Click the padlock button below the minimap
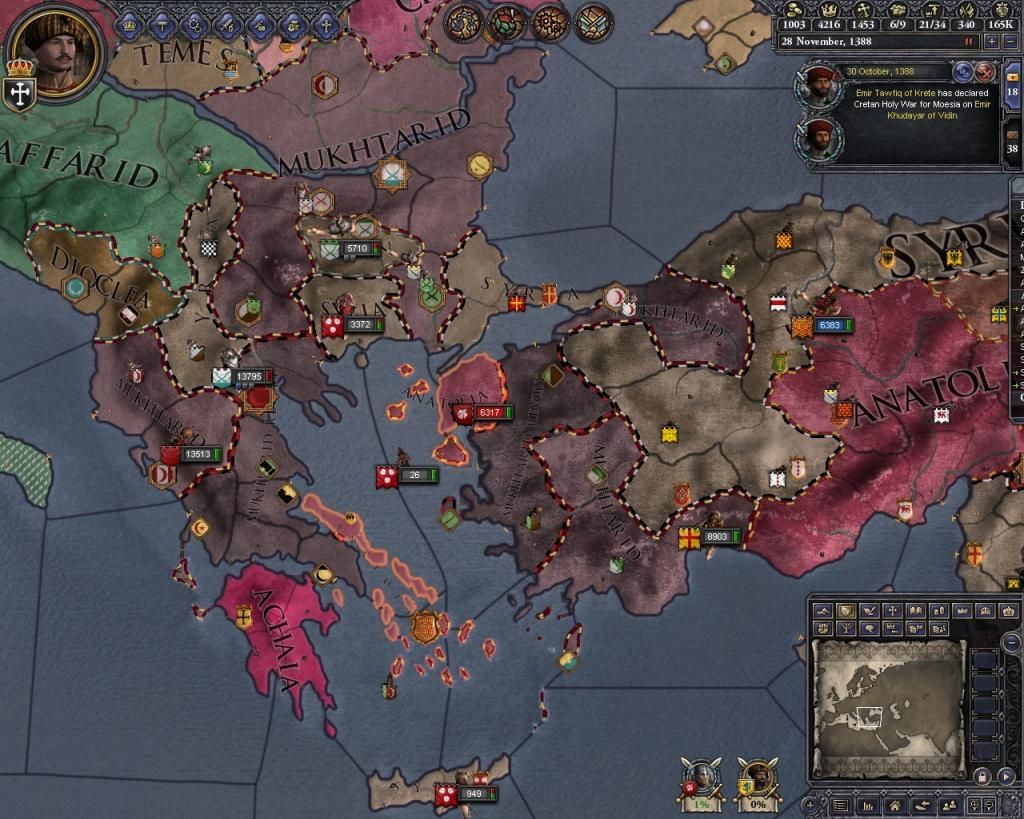 pos(982,777)
